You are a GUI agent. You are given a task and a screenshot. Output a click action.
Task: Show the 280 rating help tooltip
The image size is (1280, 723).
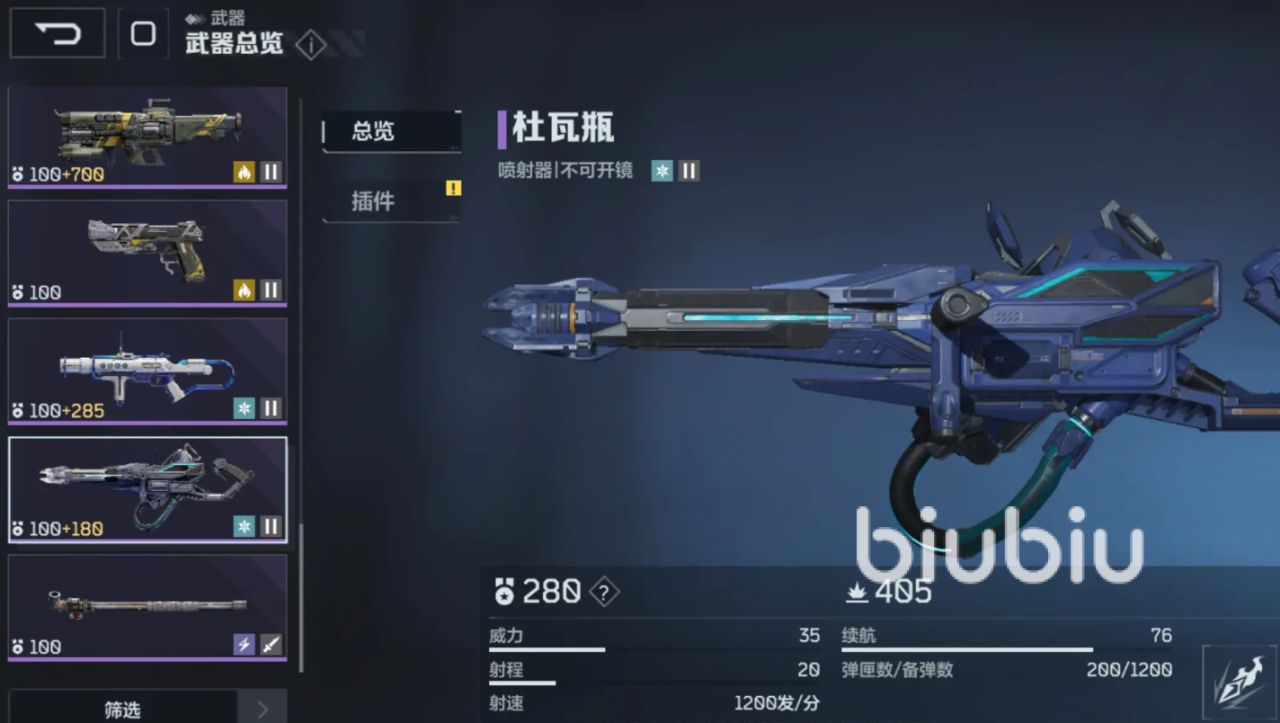coord(603,592)
